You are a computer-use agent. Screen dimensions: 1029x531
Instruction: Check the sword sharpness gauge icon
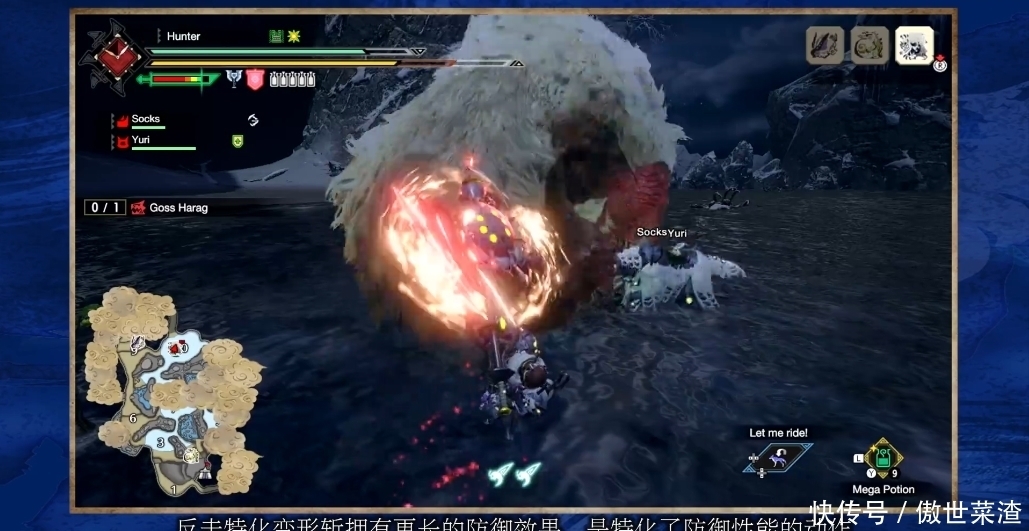pyautogui.click(x=180, y=78)
